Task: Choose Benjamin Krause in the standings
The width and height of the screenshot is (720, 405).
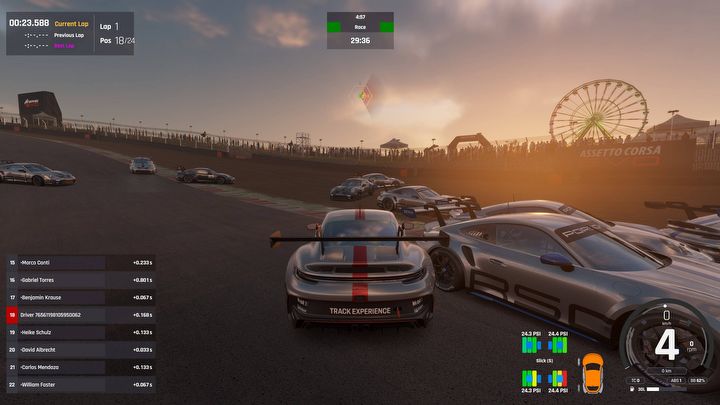Action: pyautogui.click(x=80, y=297)
